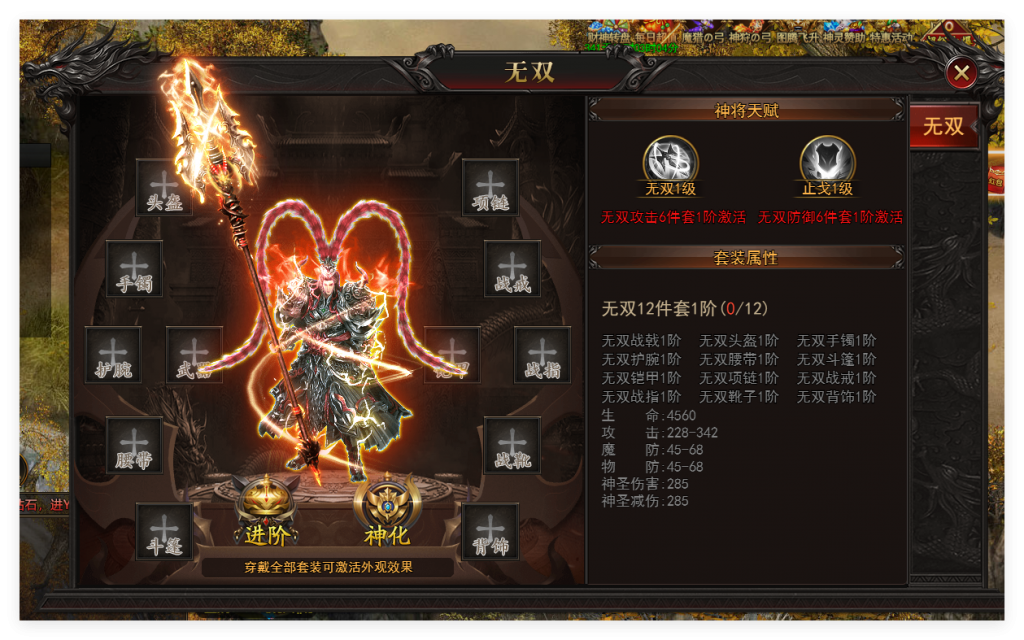Click the 进阶 advancement button

267,511
